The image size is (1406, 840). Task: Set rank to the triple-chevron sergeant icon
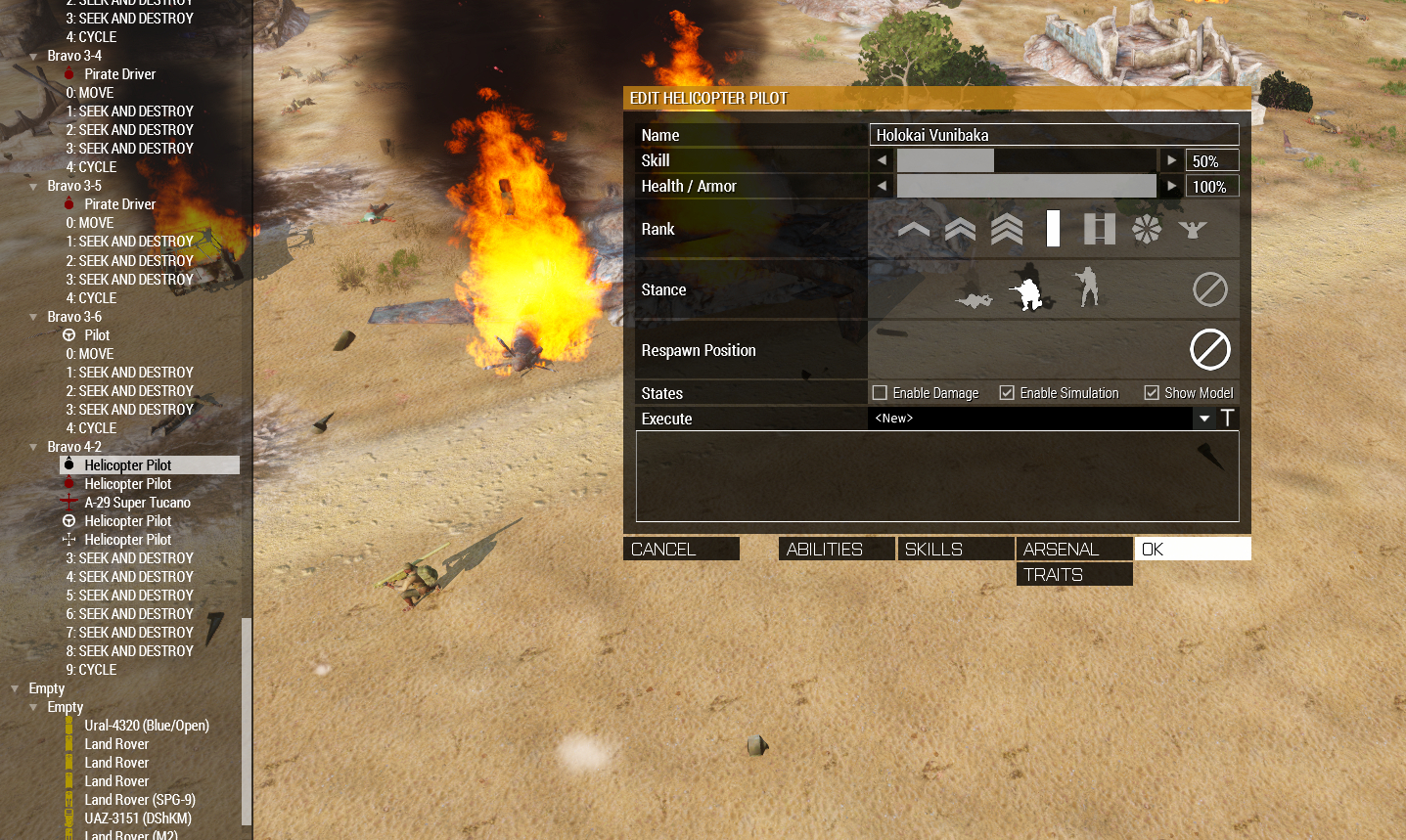[1007, 229]
